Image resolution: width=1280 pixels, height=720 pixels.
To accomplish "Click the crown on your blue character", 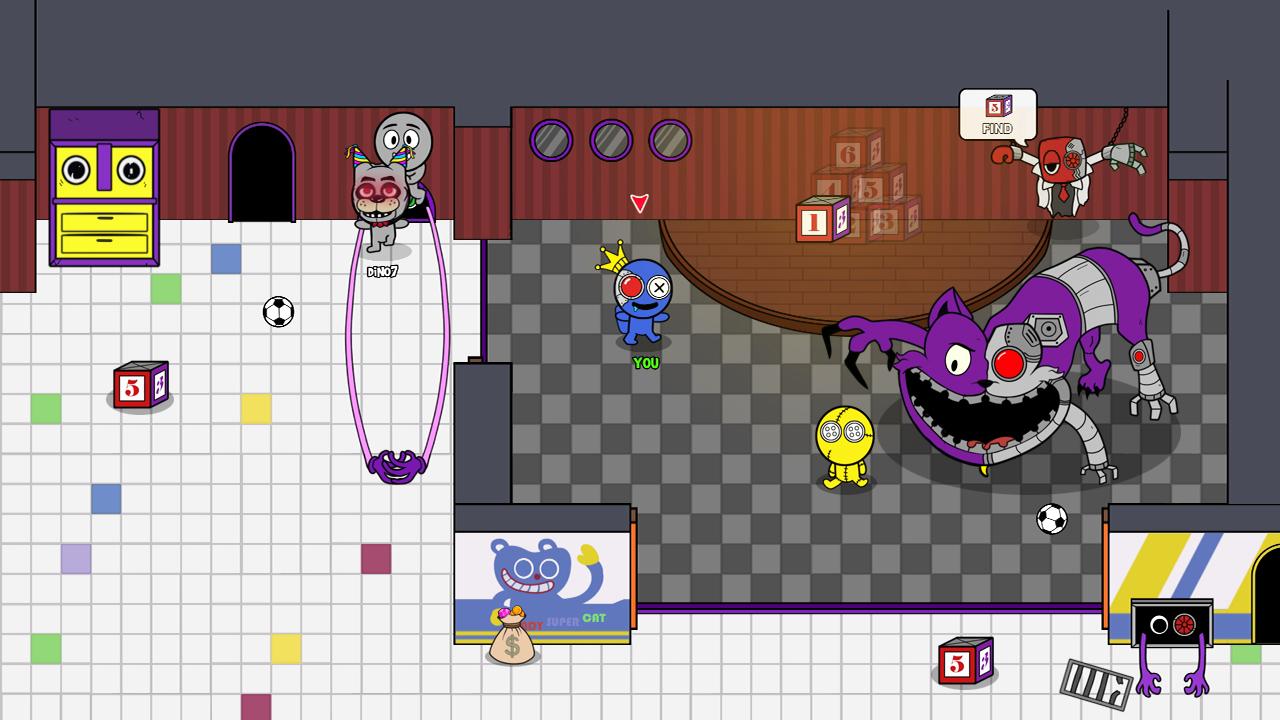I will pos(612,254).
